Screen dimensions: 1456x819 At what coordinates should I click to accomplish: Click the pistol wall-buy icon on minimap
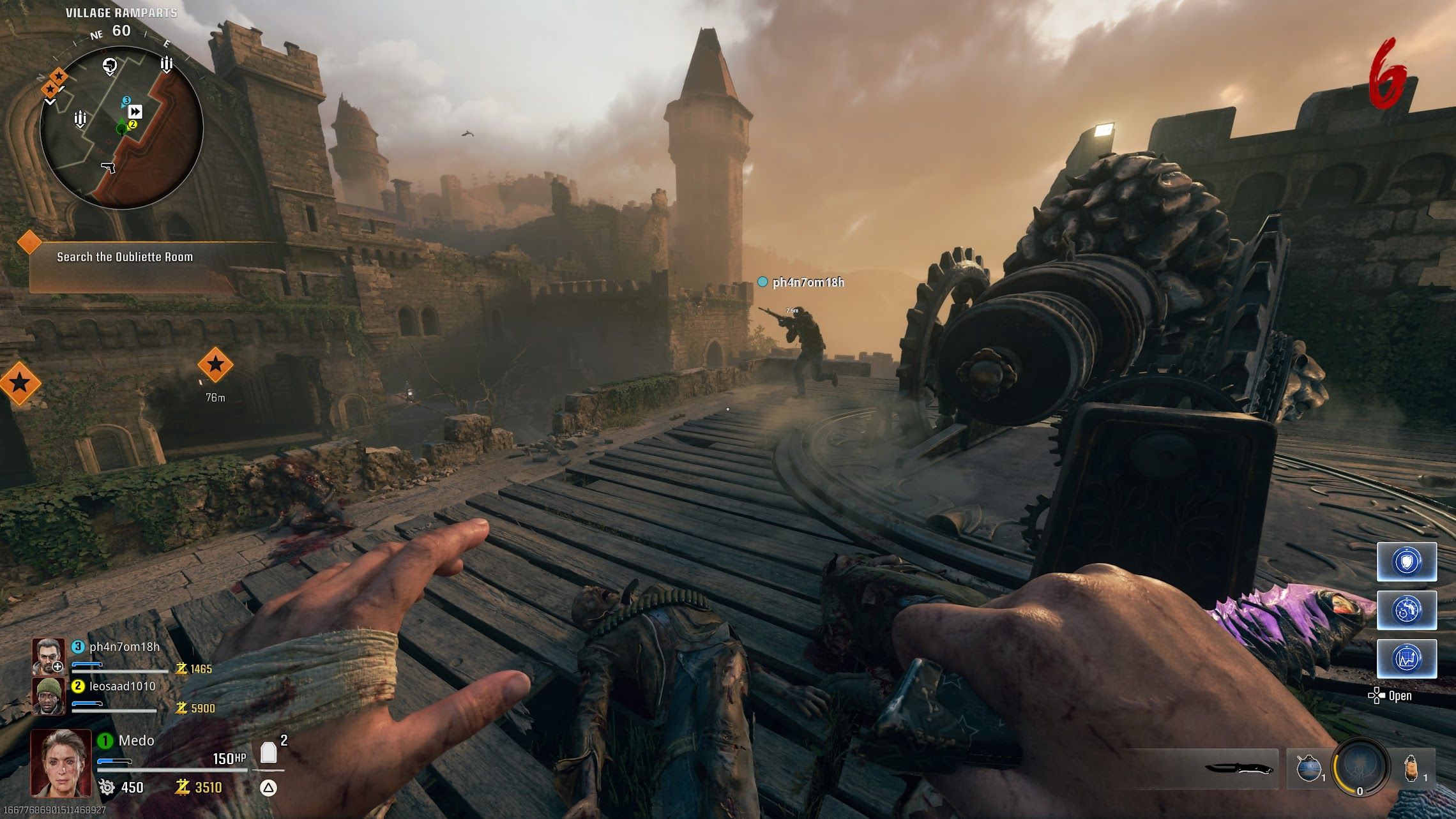coord(109,167)
